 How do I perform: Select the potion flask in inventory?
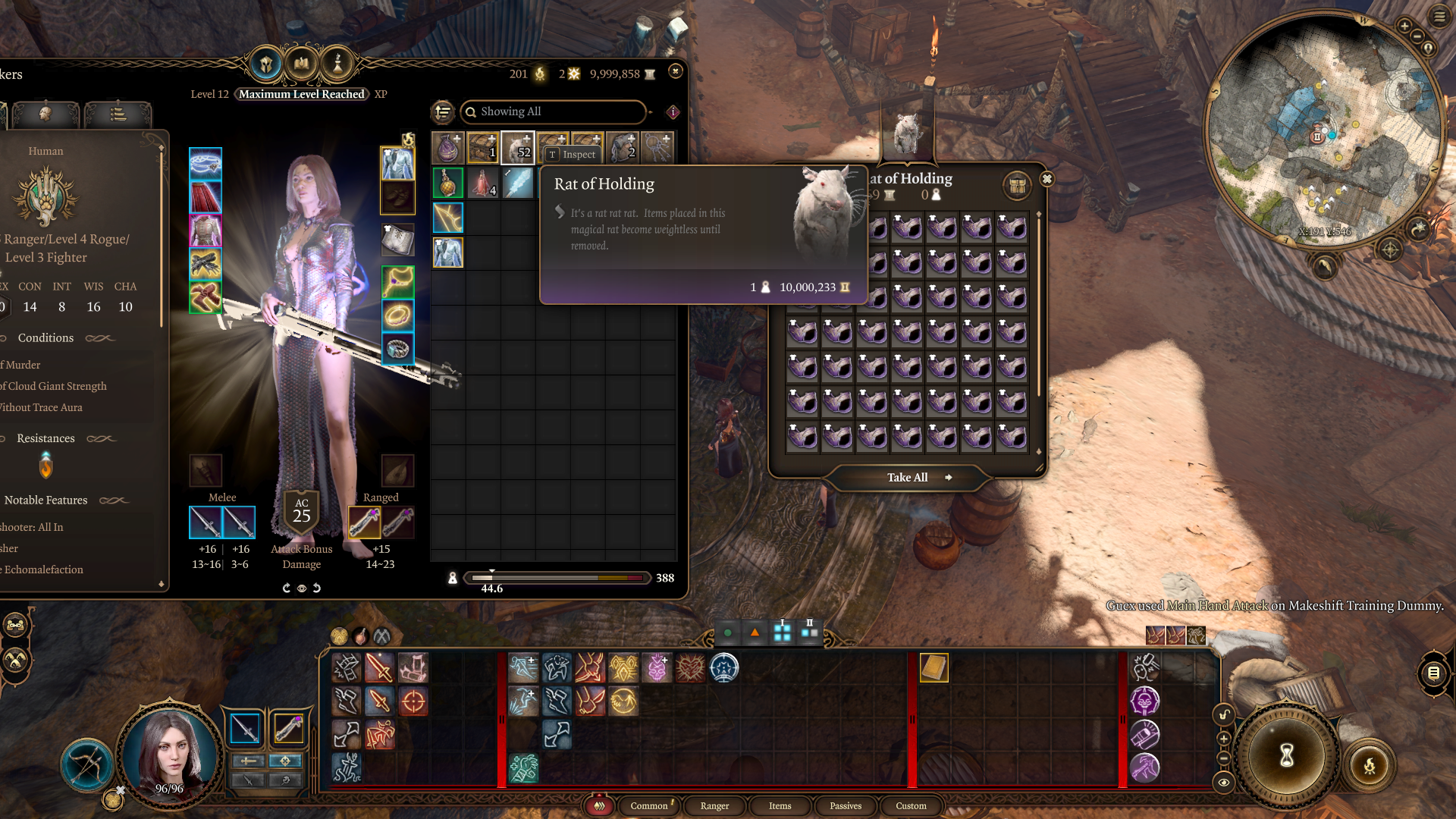point(447,184)
